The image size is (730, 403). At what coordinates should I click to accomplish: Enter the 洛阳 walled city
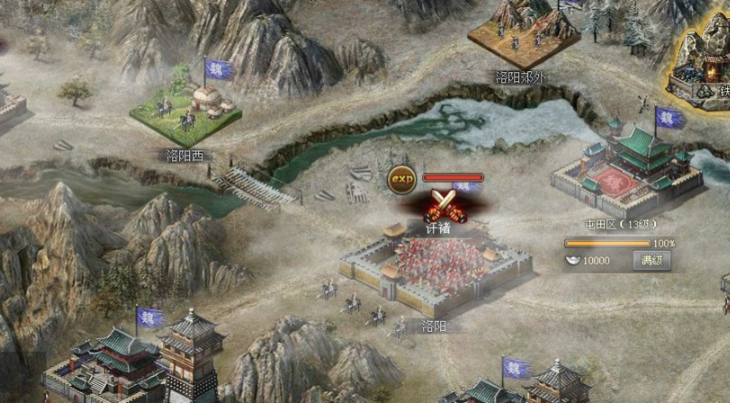[435, 268]
